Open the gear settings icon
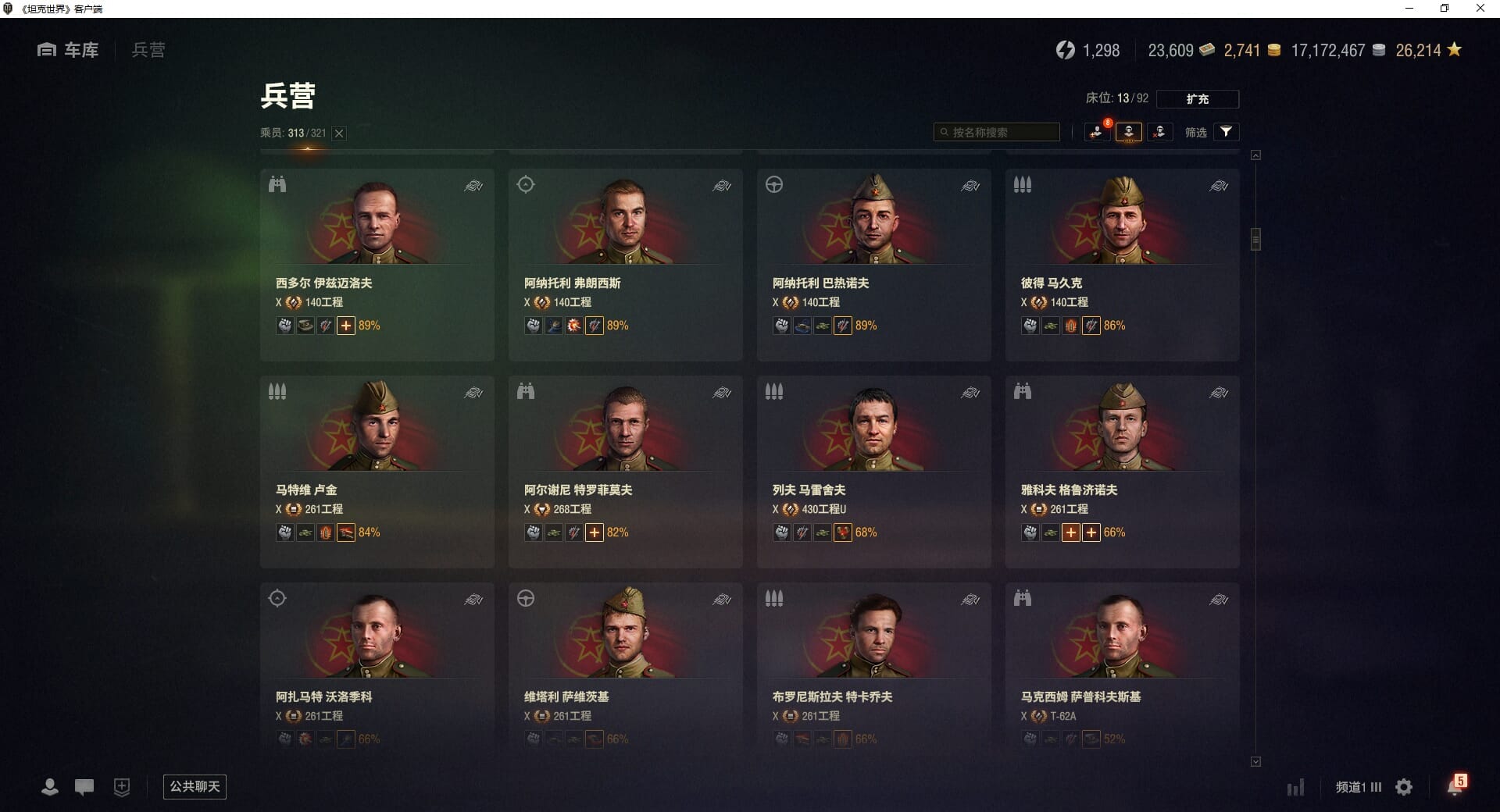The height and width of the screenshot is (812, 1500). pyautogui.click(x=1404, y=787)
